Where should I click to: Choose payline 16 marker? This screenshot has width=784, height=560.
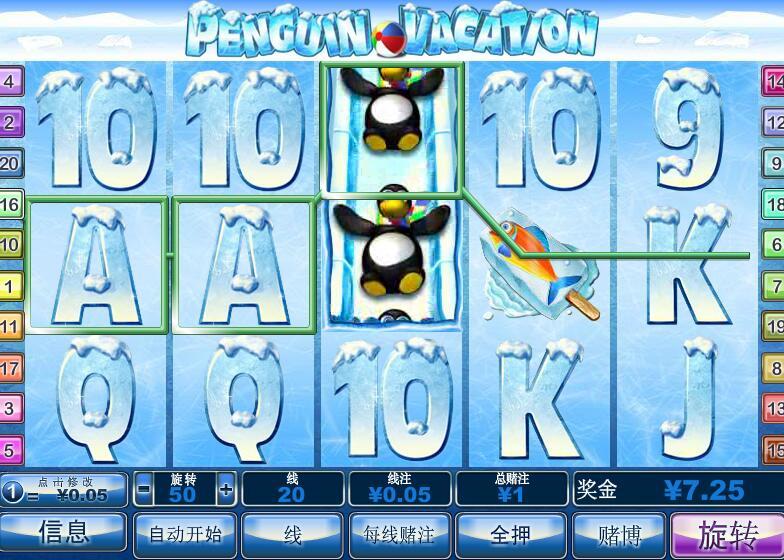click(x=10, y=204)
